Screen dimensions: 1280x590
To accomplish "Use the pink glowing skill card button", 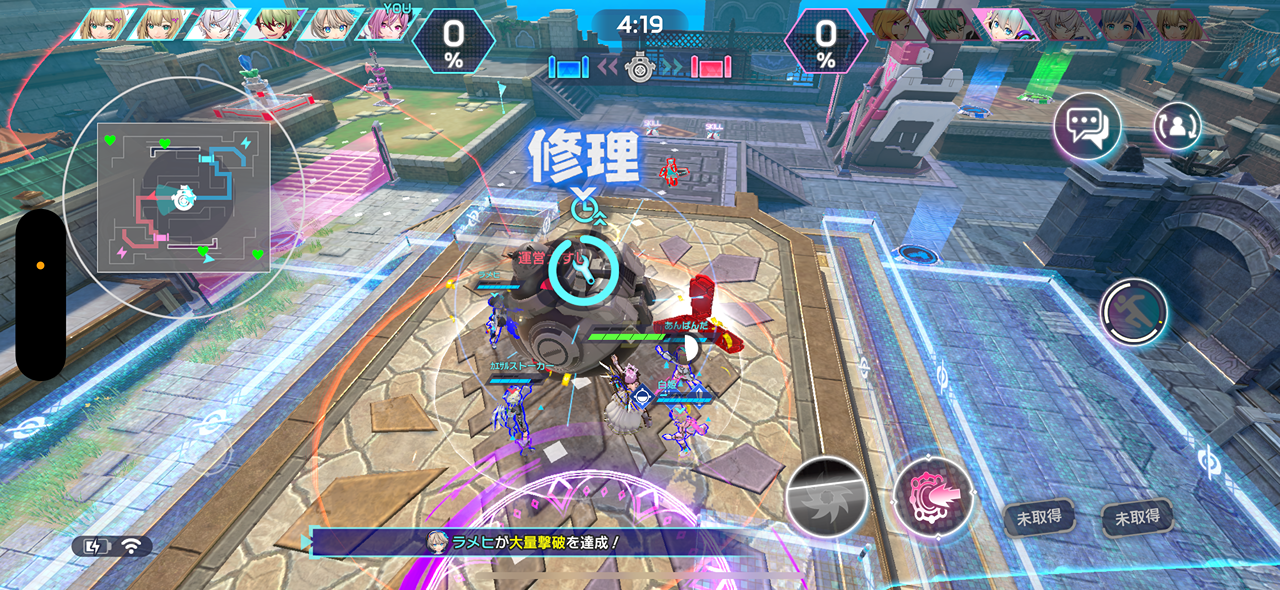I will 933,497.
